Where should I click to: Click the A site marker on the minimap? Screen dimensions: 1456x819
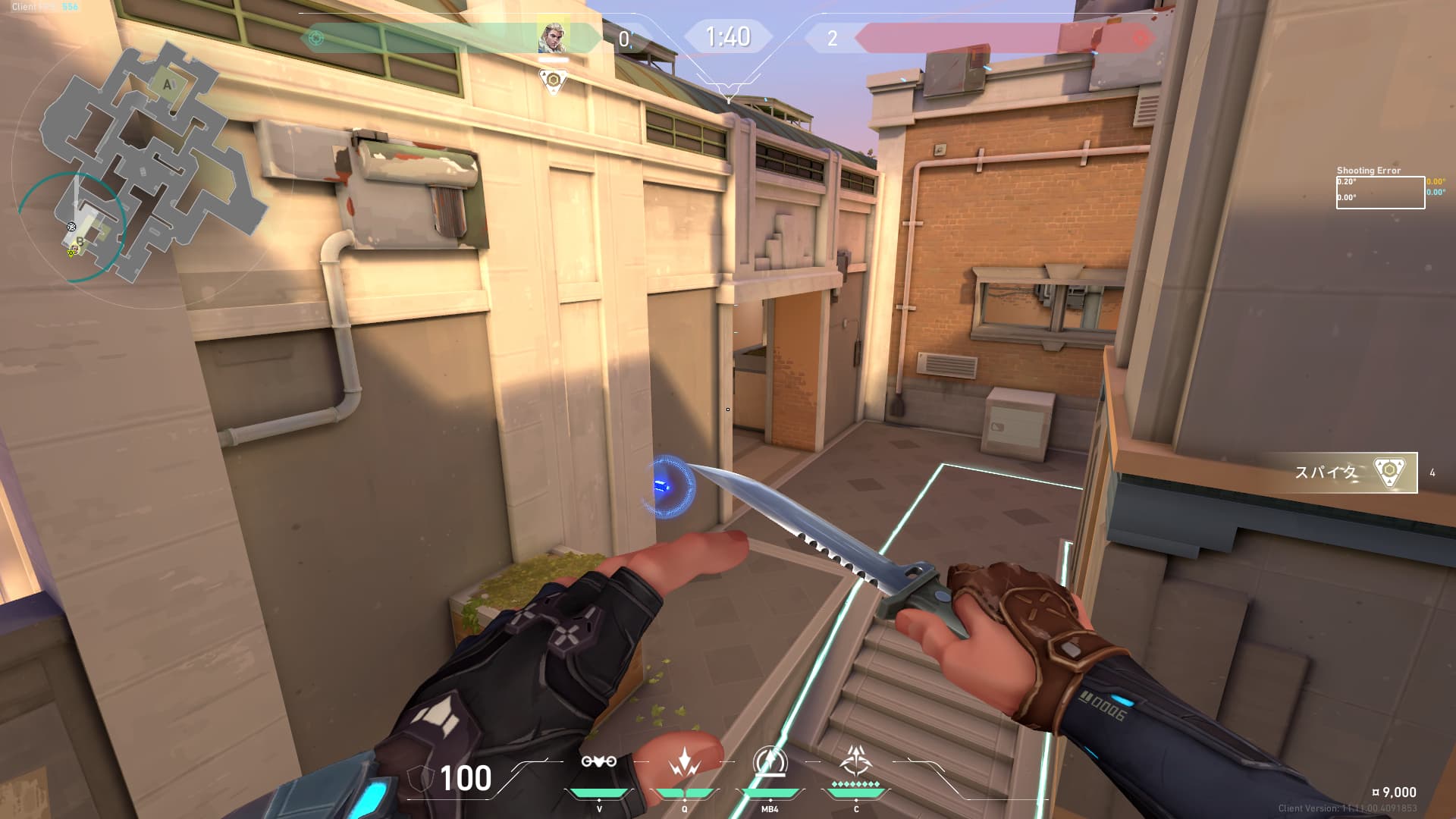[168, 85]
